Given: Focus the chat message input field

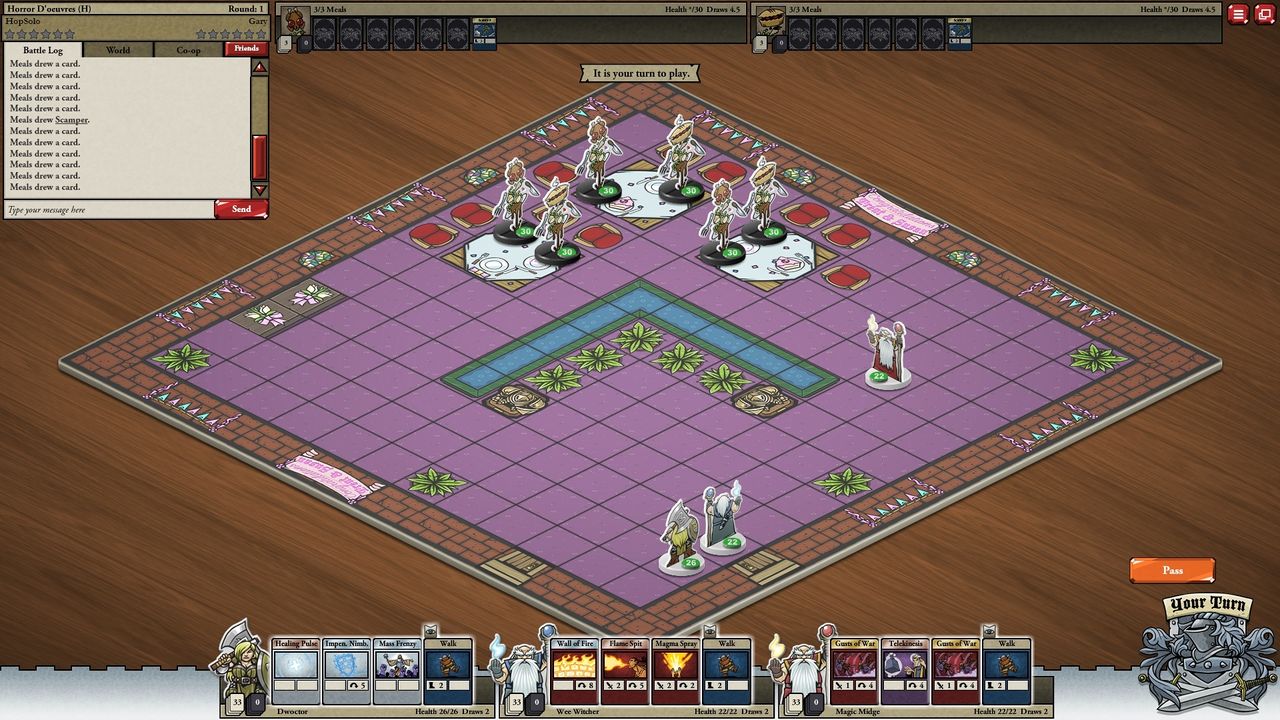Looking at the screenshot, I should tap(108, 210).
